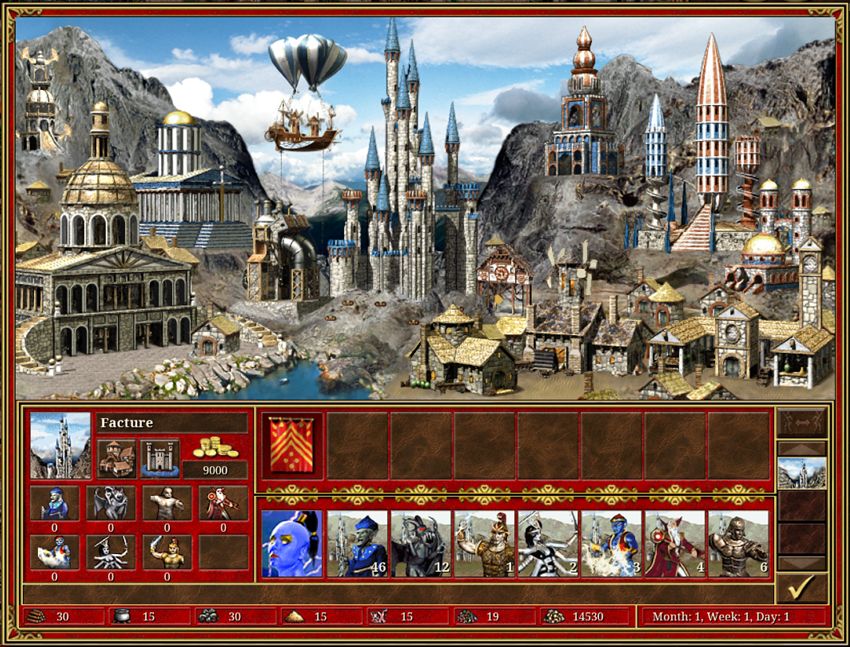Choose the mage stack of 4

[675, 544]
